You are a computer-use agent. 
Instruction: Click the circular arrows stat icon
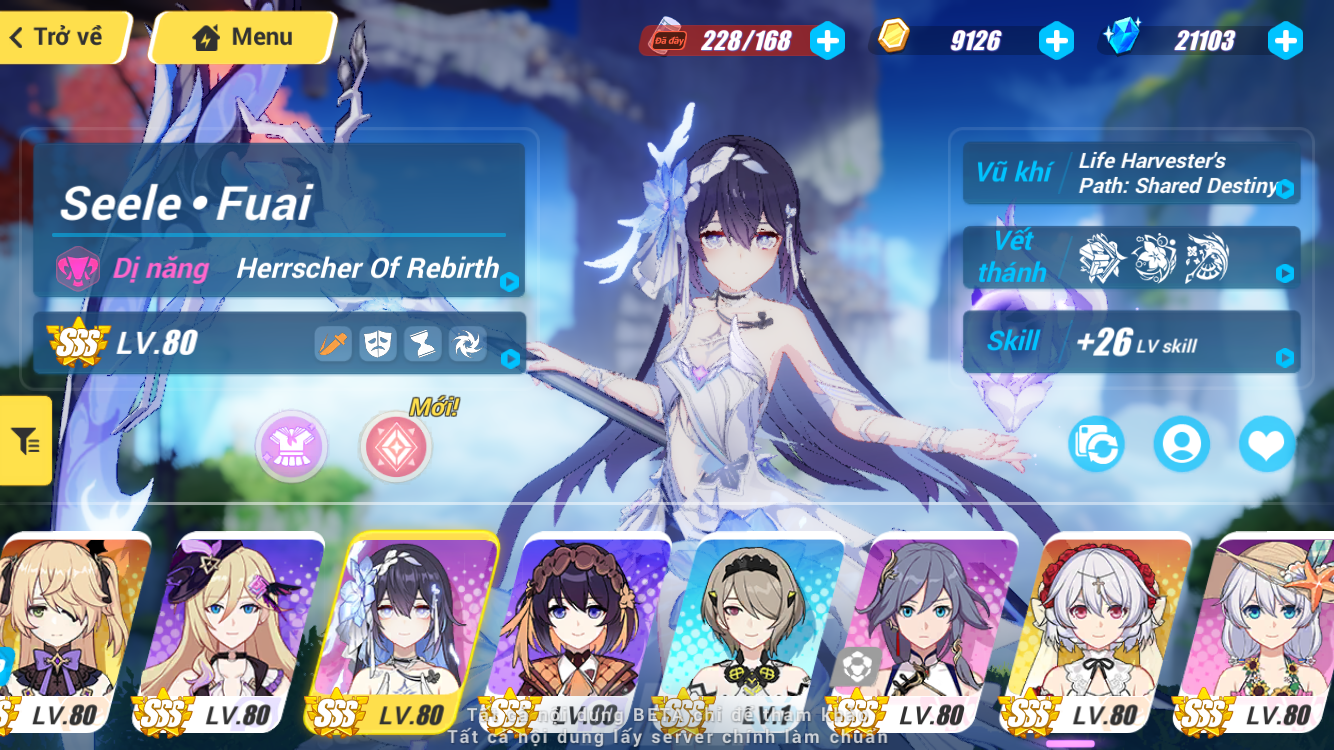pyautogui.click(x=467, y=344)
